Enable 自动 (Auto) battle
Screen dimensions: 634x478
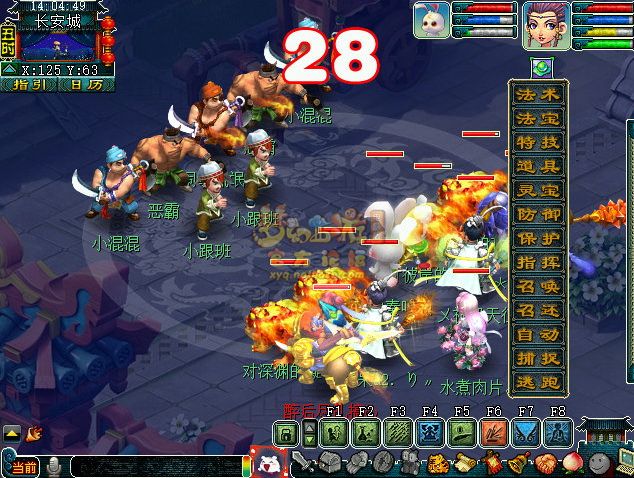(x=538, y=335)
